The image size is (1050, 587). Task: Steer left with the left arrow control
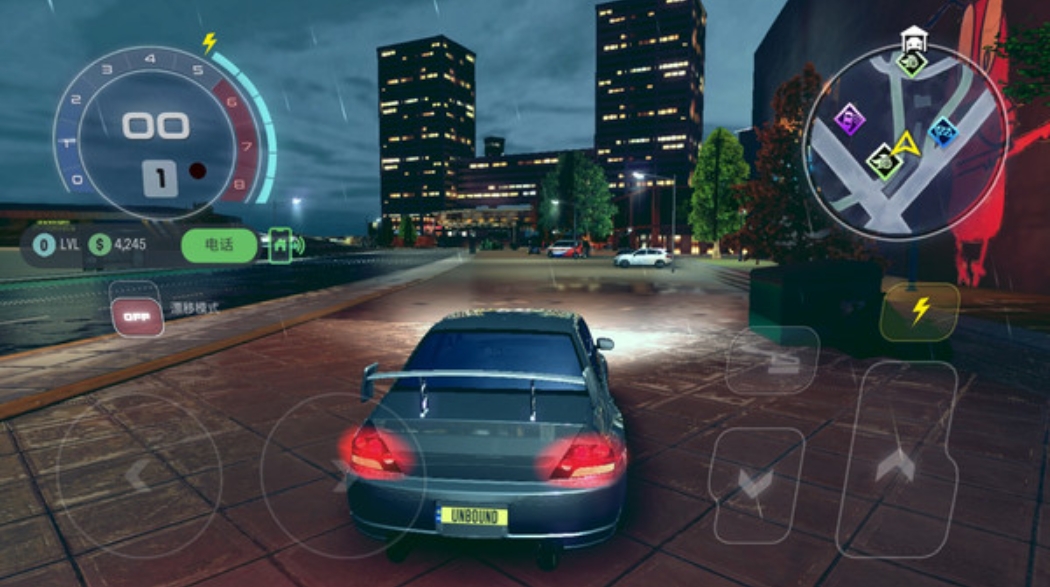138,474
